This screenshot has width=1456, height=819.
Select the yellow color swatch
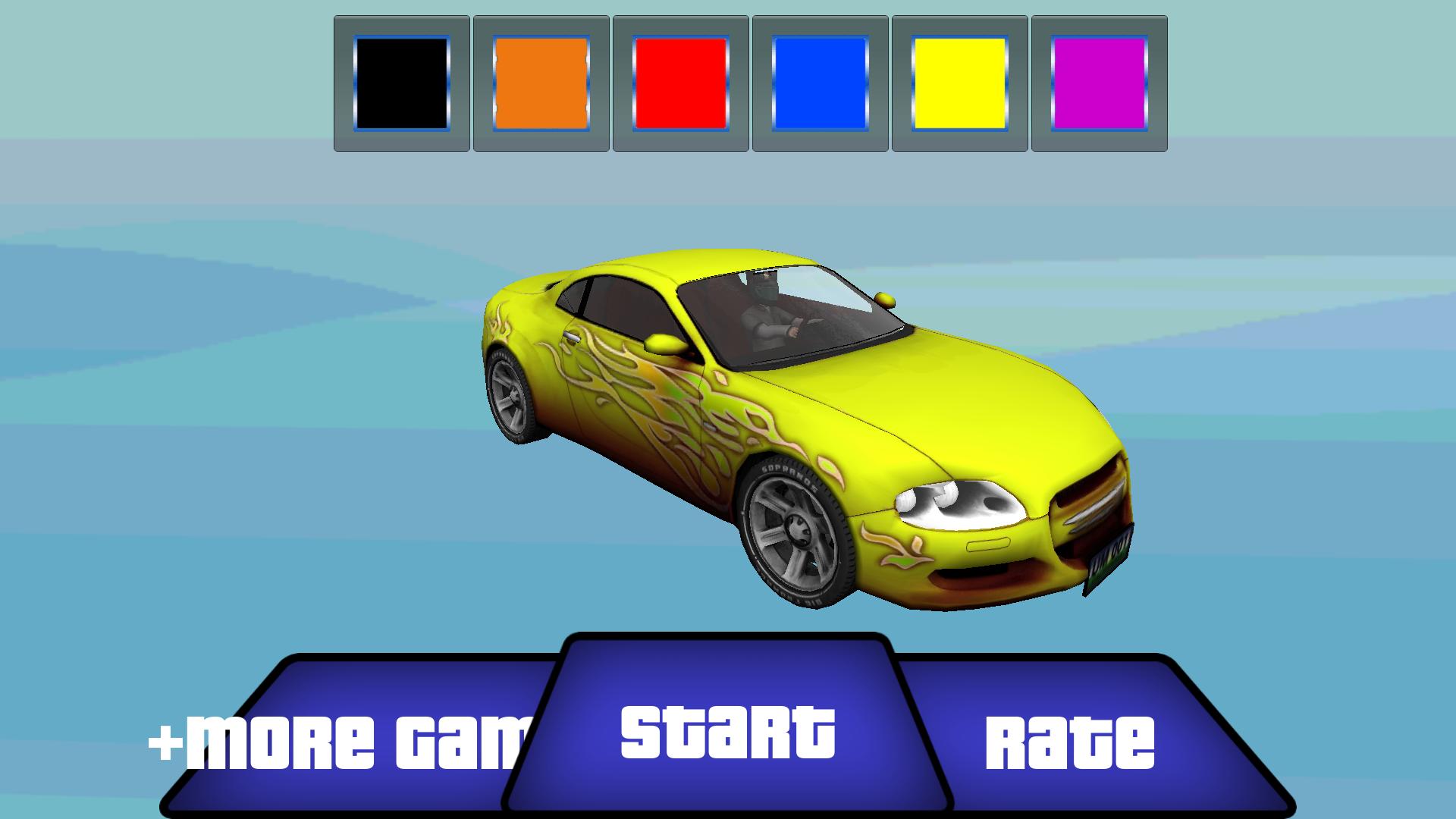[959, 83]
